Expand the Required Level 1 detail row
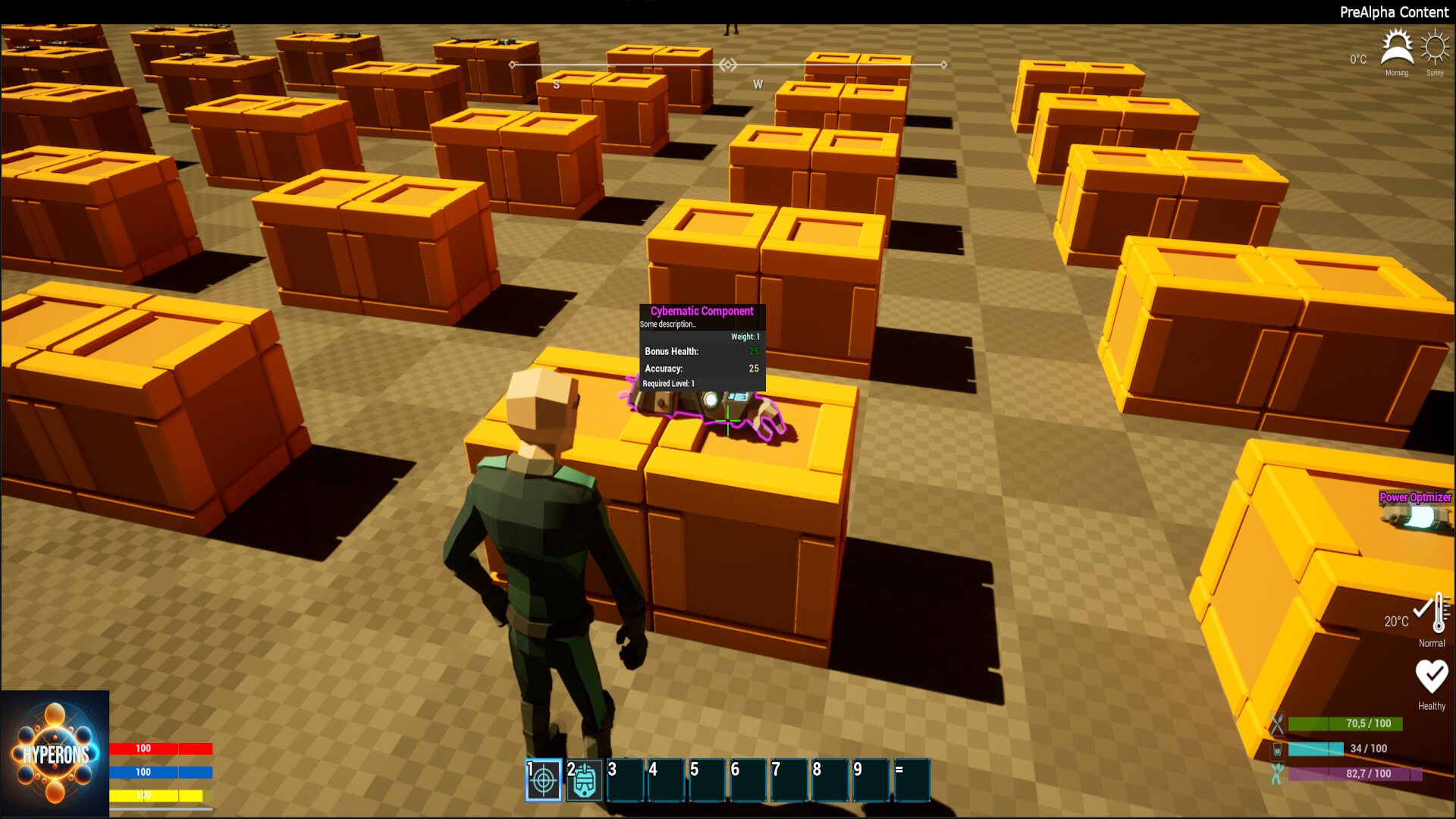1456x819 pixels. tap(668, 384)
